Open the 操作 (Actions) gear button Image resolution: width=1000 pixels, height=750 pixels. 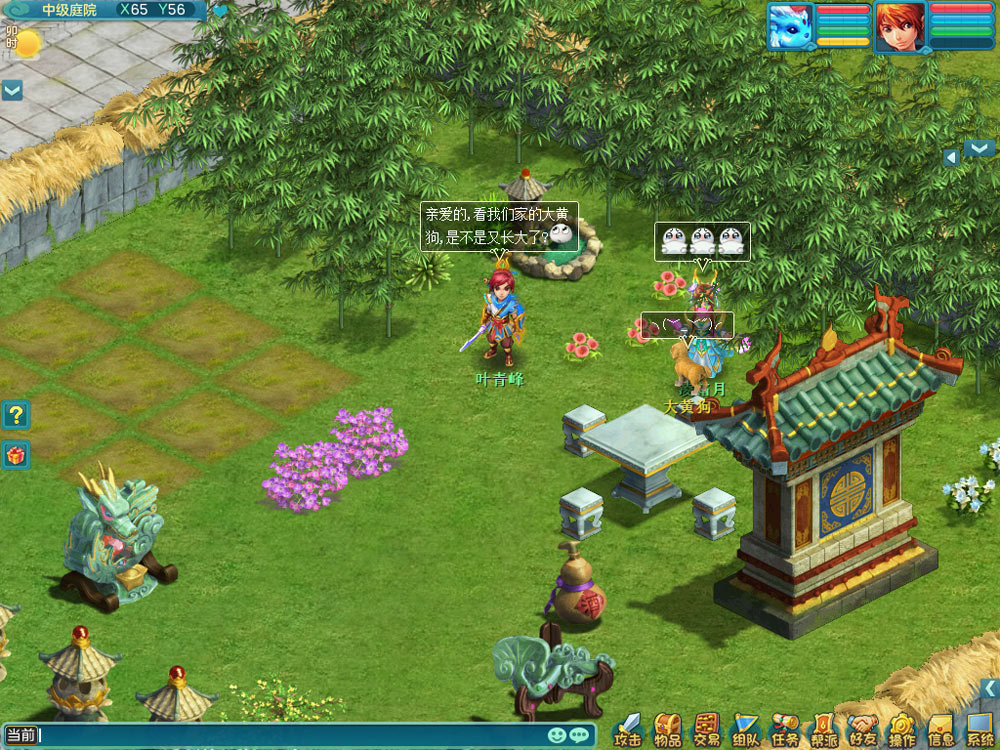[902, 730]
